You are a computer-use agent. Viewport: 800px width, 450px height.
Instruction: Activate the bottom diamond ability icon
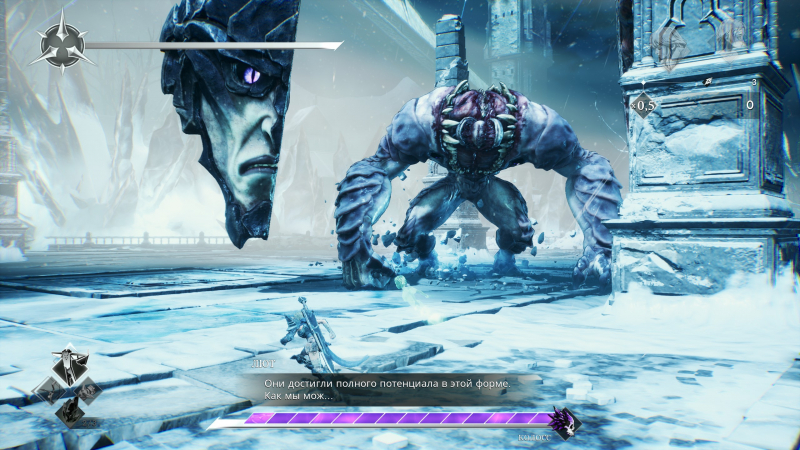point(69,410)
